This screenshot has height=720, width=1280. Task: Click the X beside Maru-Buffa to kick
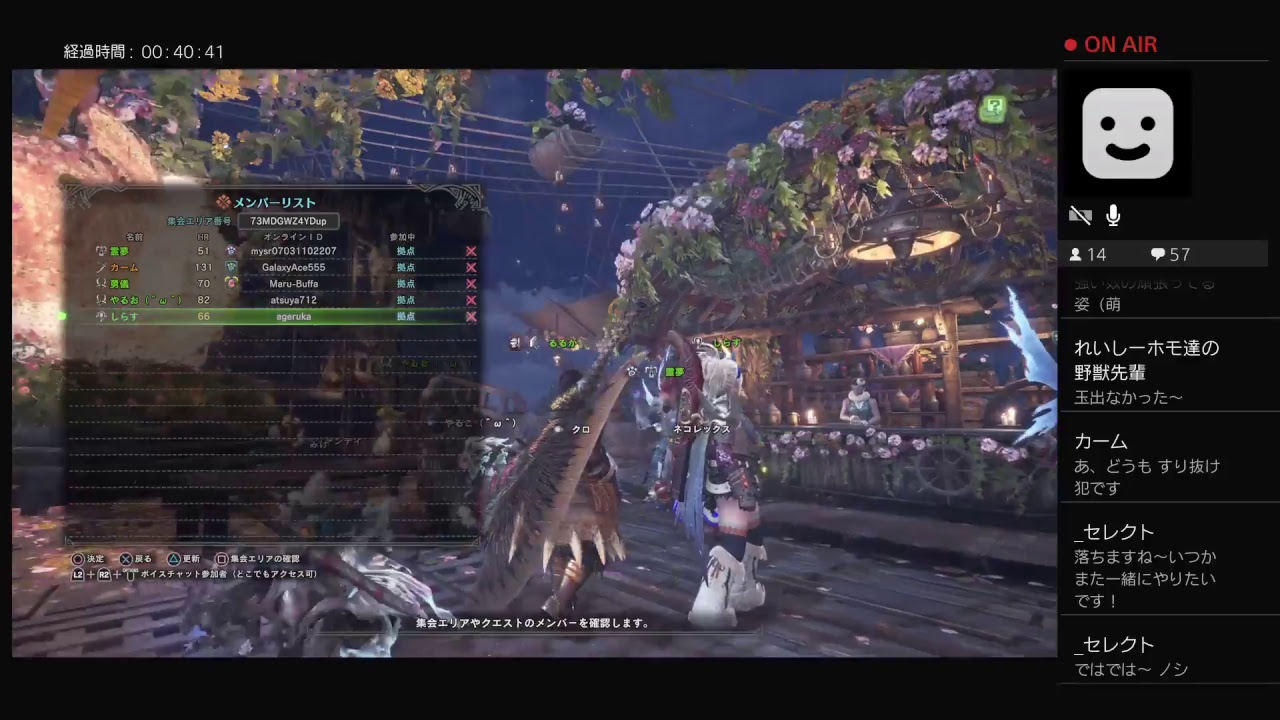(x=470, y=283)
